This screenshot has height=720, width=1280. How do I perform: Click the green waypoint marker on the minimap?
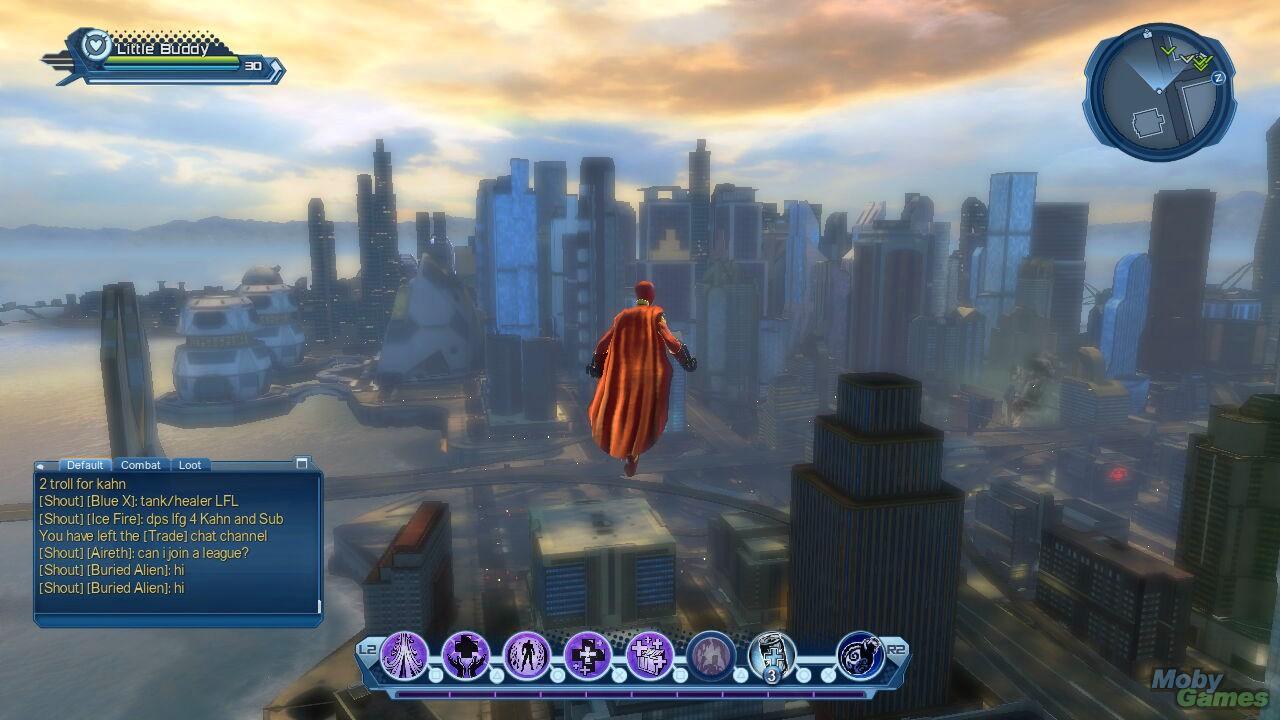tap(1168, 52)
